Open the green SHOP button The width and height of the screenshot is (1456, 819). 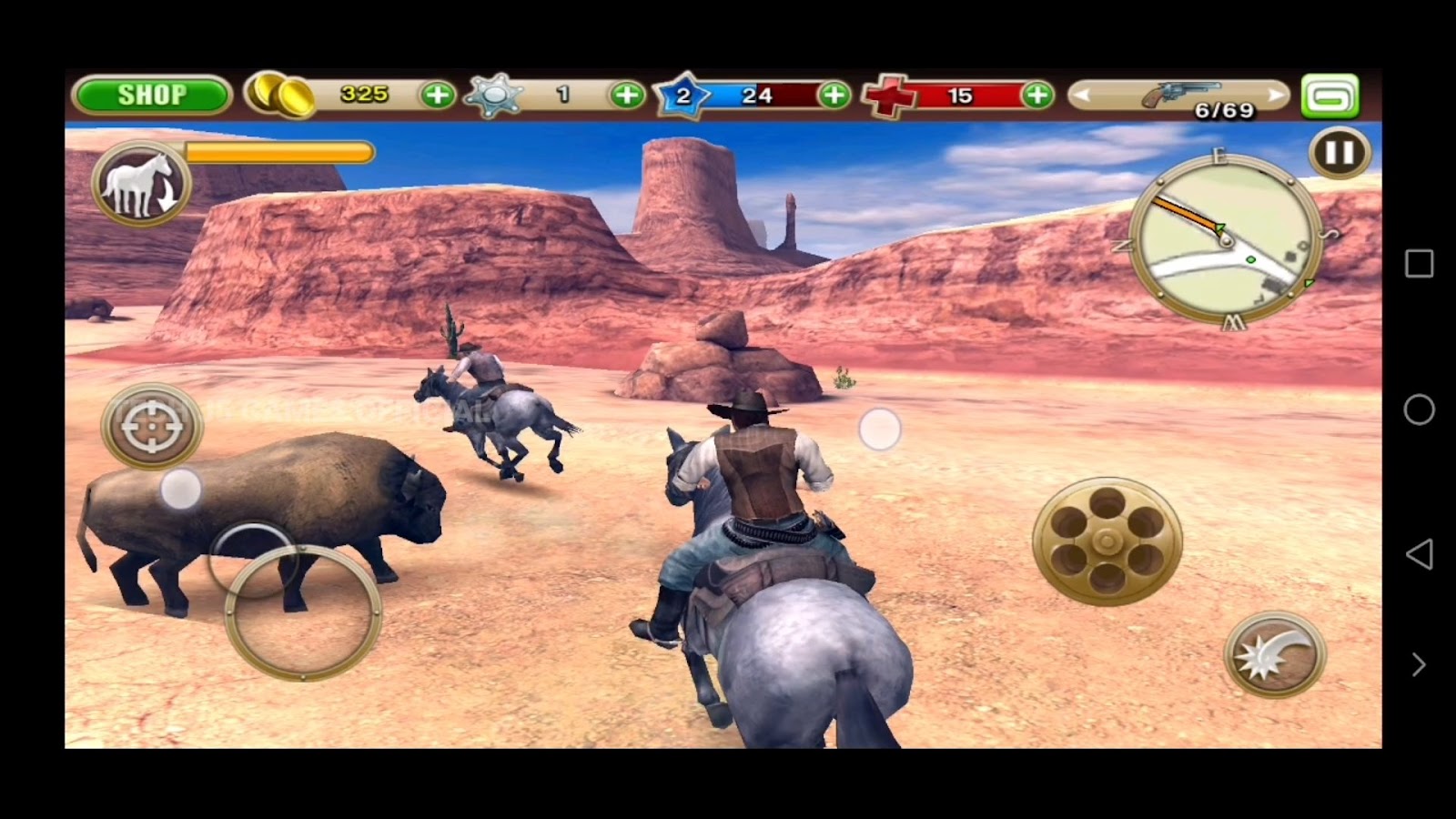(x=151, y=95)
